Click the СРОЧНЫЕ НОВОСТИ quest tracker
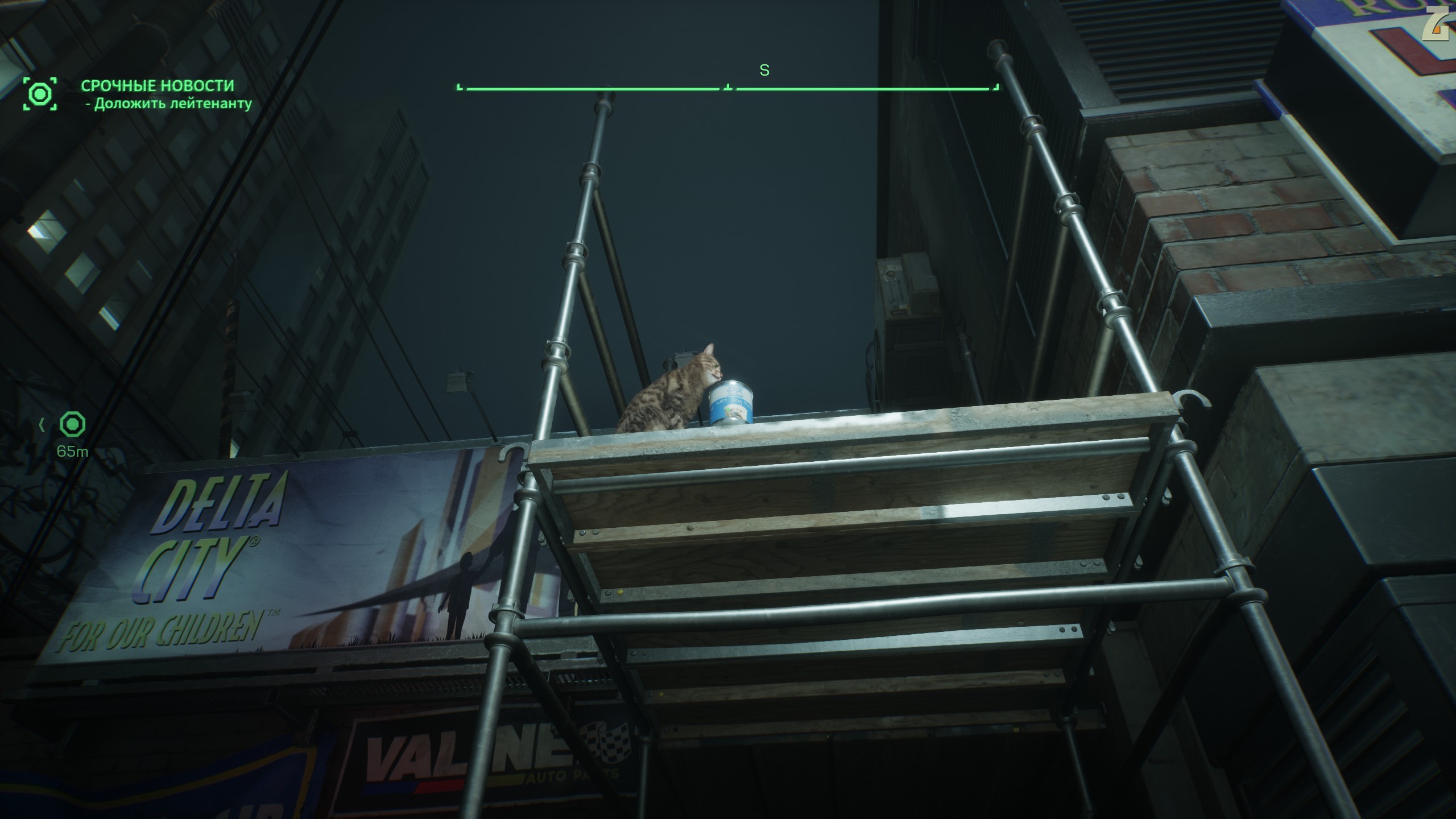The width and height of the screenshot is (1456, 819). 158,86
